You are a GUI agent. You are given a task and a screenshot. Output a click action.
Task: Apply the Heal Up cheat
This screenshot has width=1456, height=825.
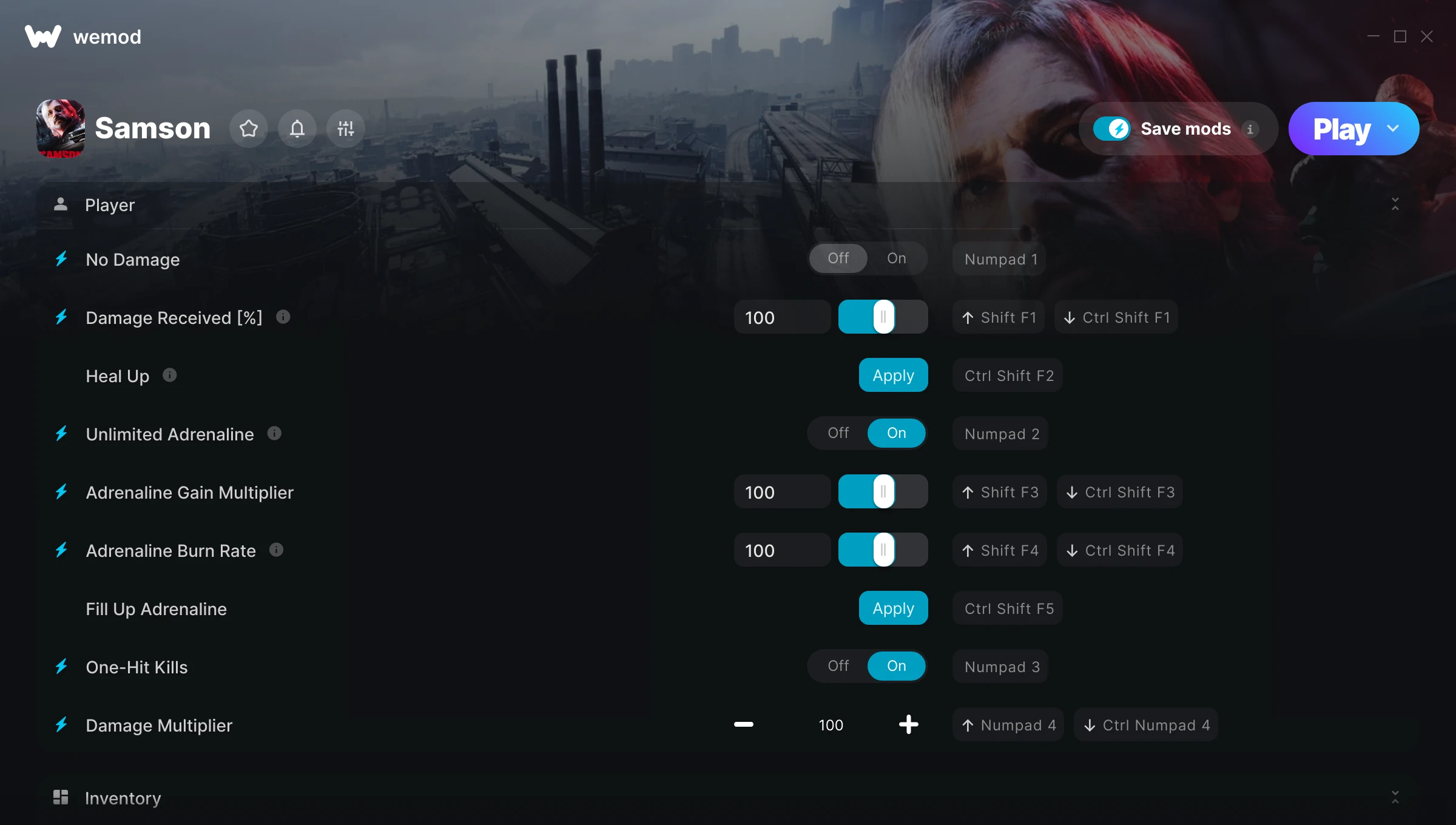(893, 375)
